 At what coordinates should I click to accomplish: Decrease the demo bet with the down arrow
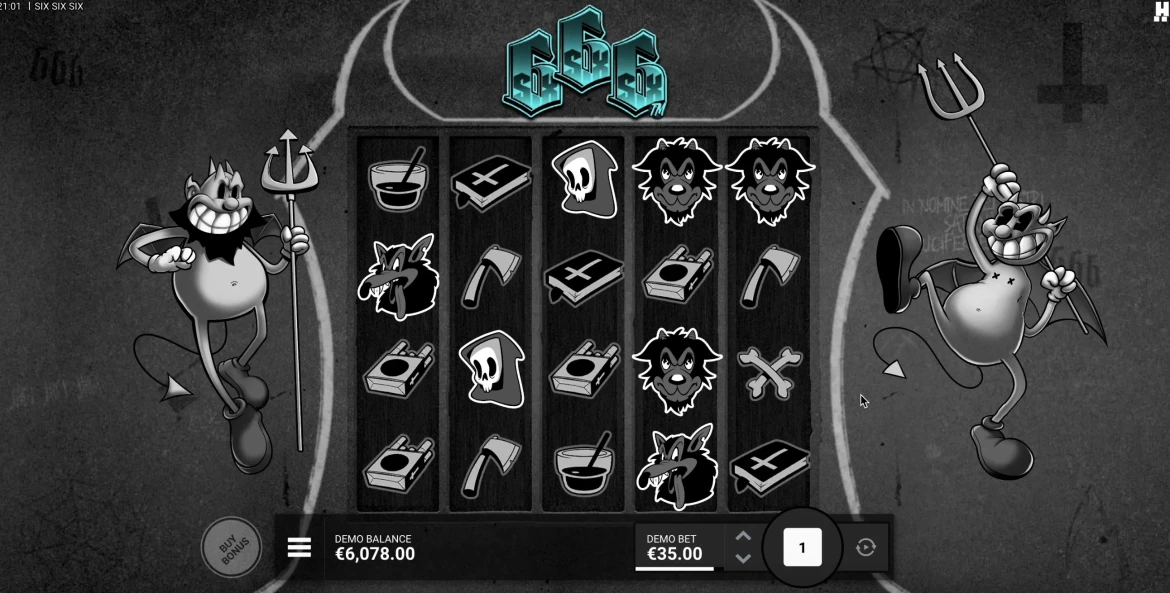pos(743,559)
